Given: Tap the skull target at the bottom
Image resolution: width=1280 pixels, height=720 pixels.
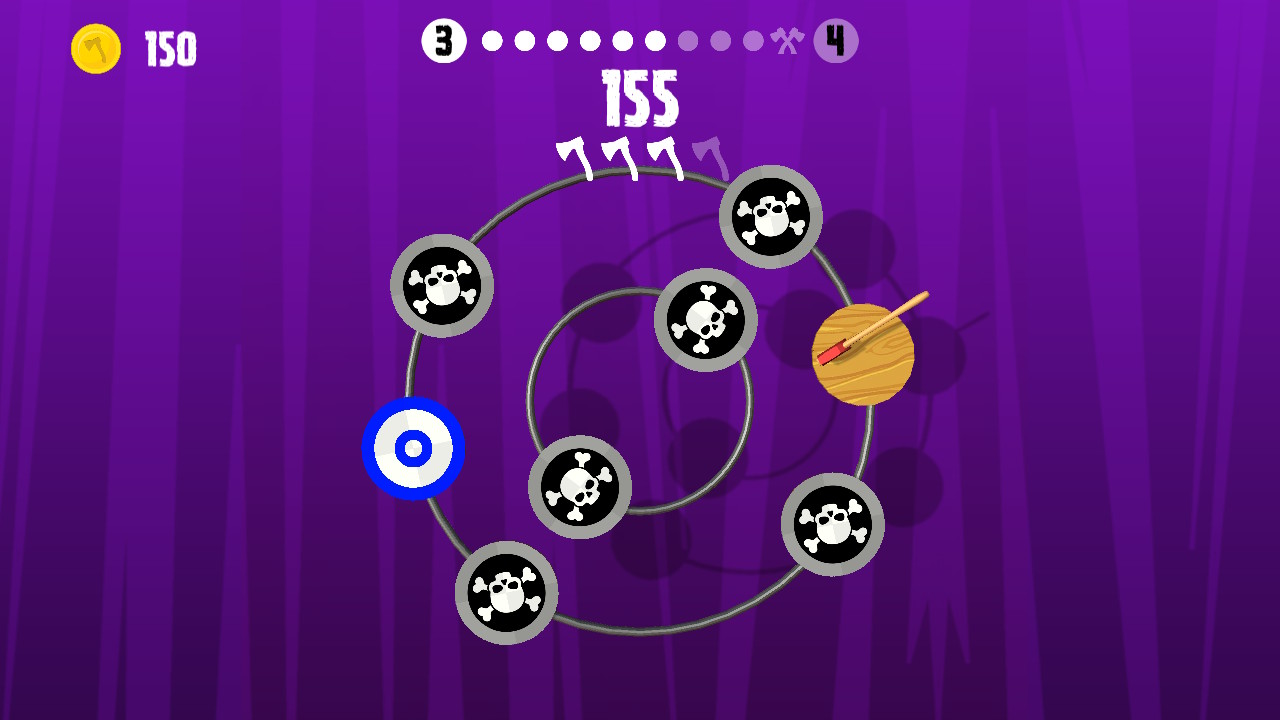Looking at the screenshot, I should [x=507, y=592].
